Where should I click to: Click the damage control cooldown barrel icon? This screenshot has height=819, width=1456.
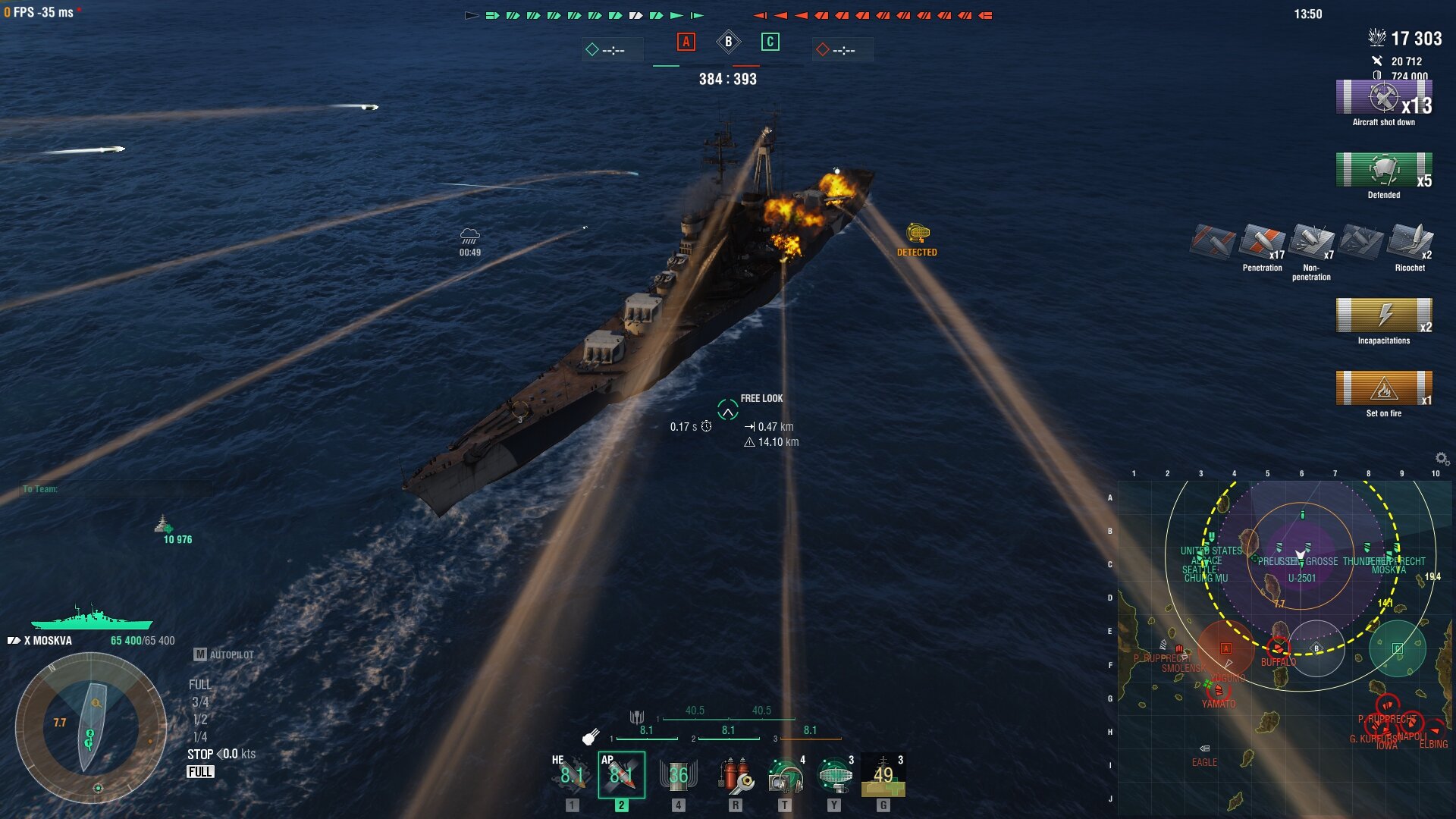(678, 774)
